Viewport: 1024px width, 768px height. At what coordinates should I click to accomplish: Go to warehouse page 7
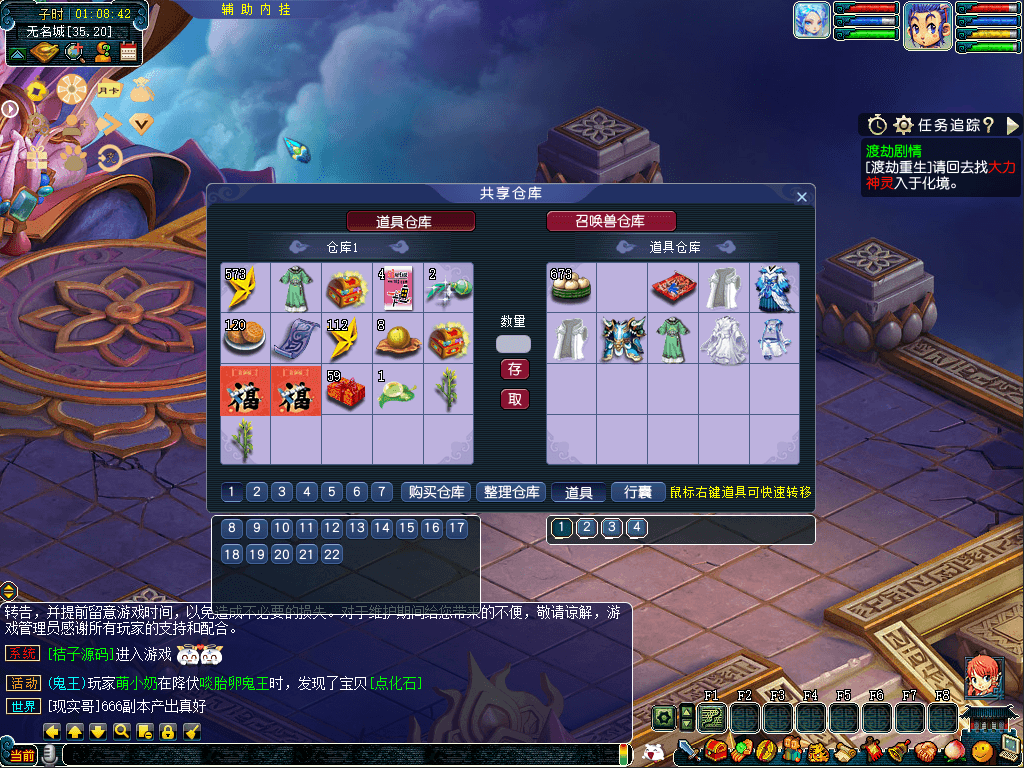381,492
